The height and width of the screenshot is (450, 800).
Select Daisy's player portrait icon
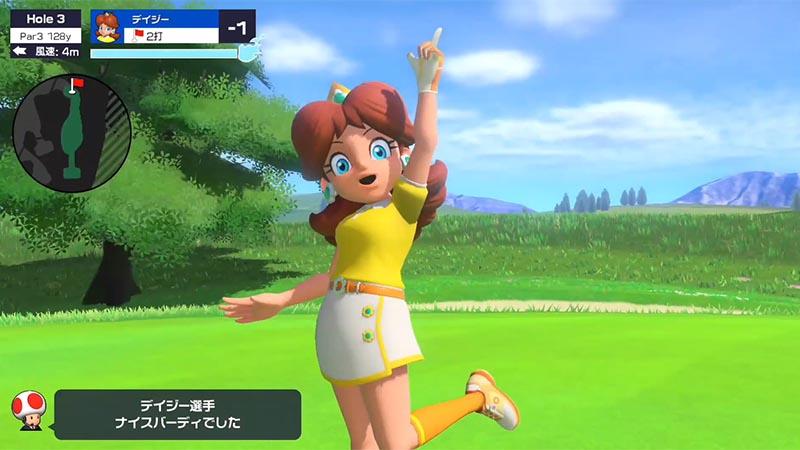tap(108, 27)
